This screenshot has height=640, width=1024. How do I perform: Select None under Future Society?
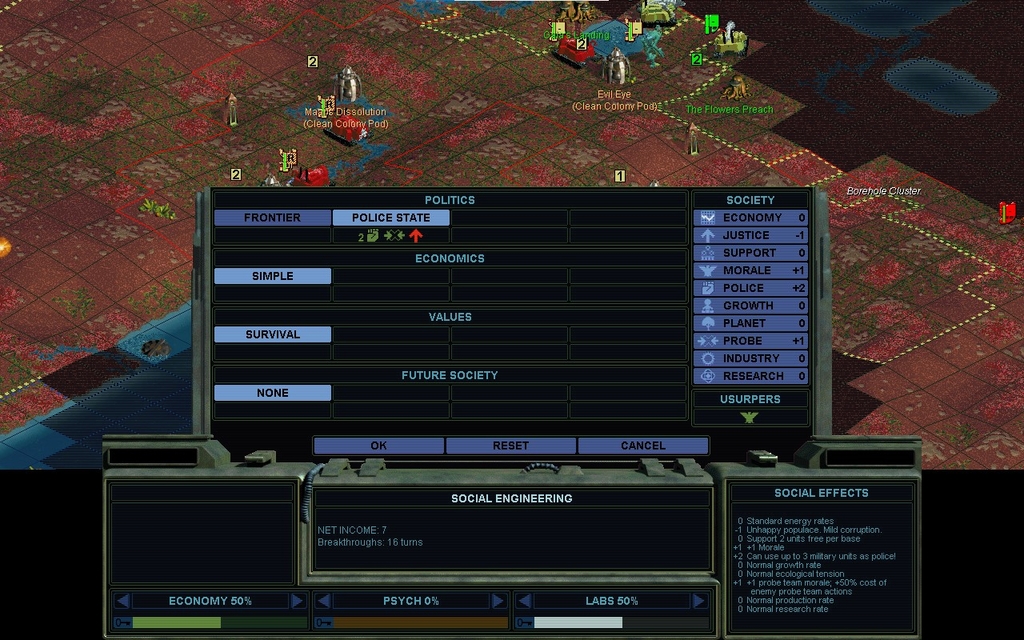click(272, 393)
